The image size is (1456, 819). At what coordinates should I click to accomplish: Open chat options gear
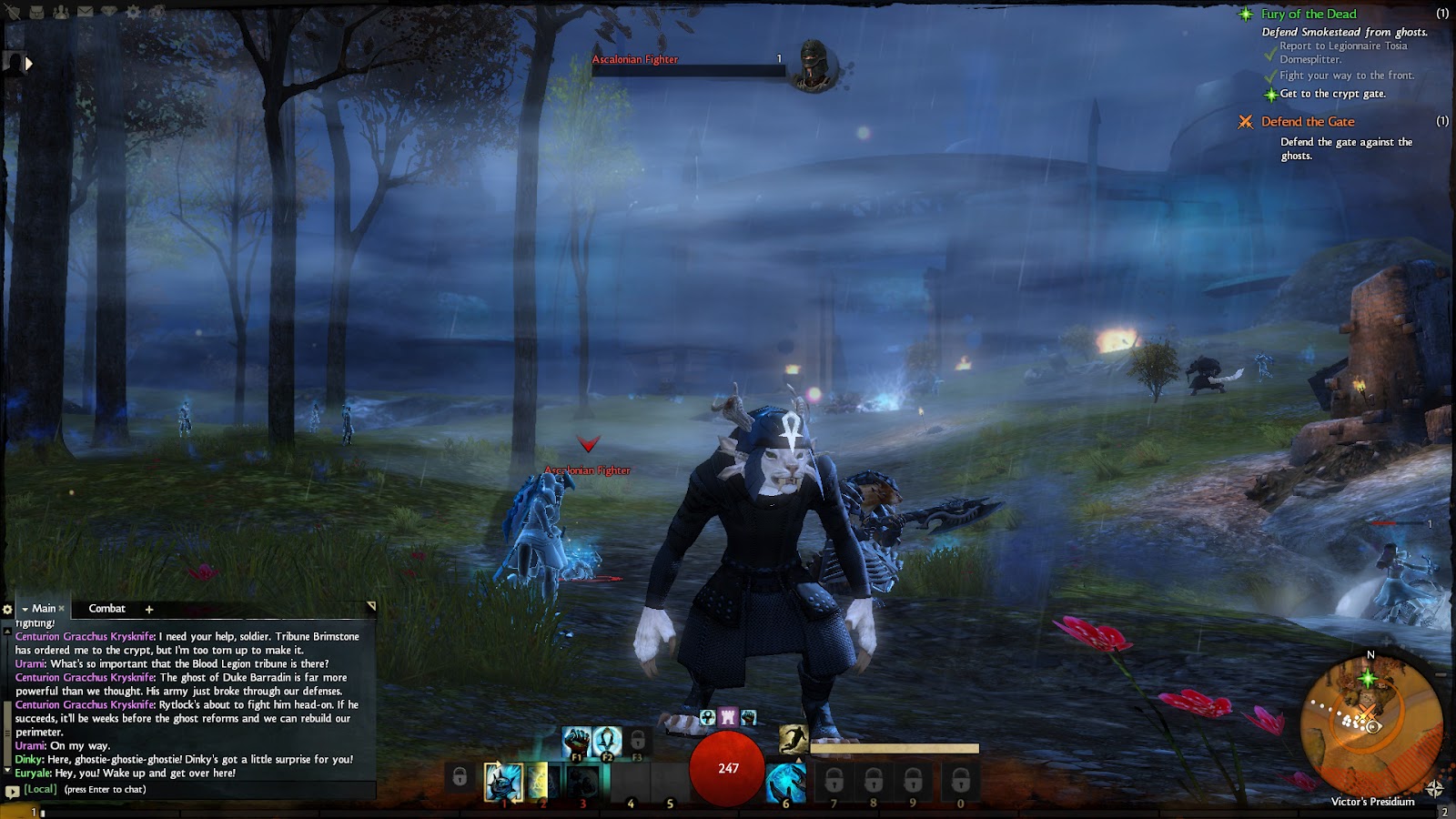(7, 610)
